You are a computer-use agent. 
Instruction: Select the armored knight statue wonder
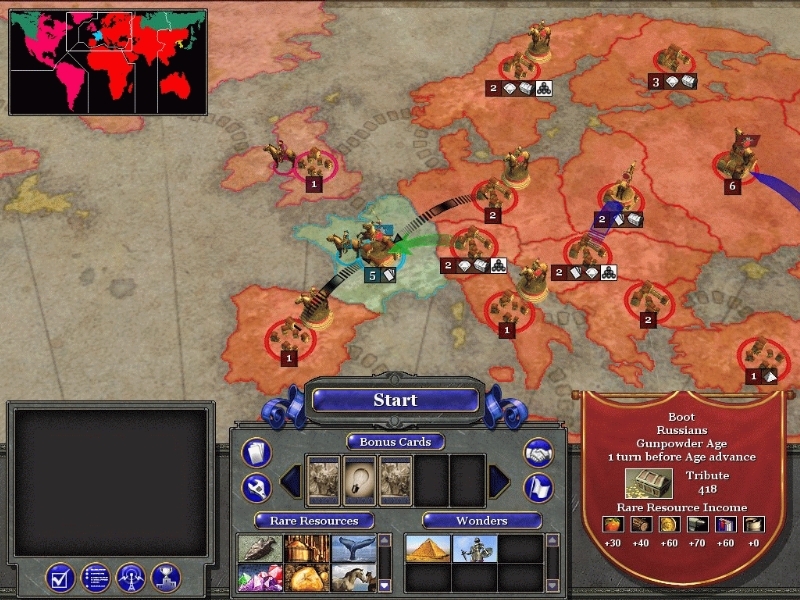tap(474, 549)
